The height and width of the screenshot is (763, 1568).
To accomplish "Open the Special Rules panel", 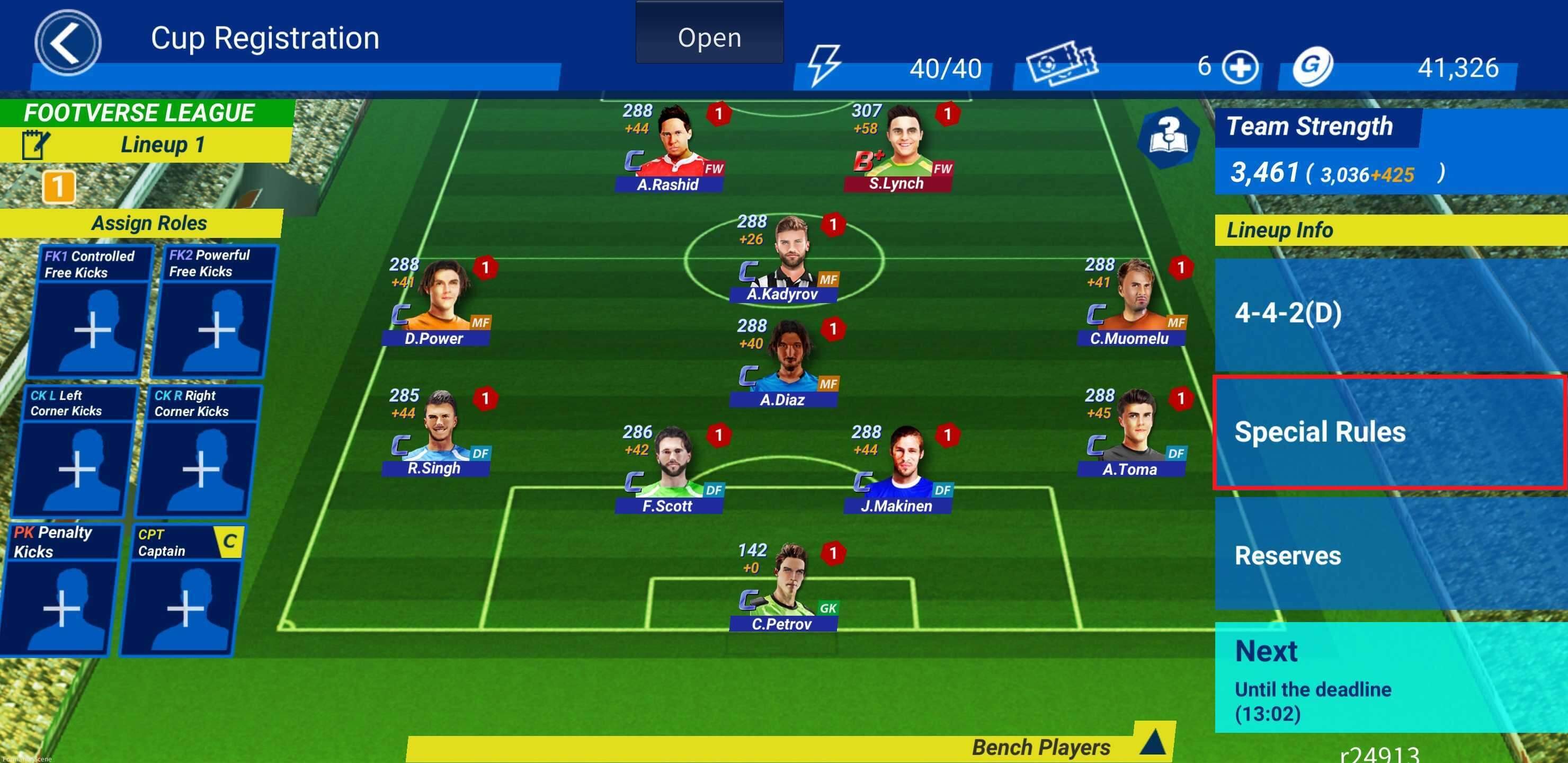I will (1389, 432).
